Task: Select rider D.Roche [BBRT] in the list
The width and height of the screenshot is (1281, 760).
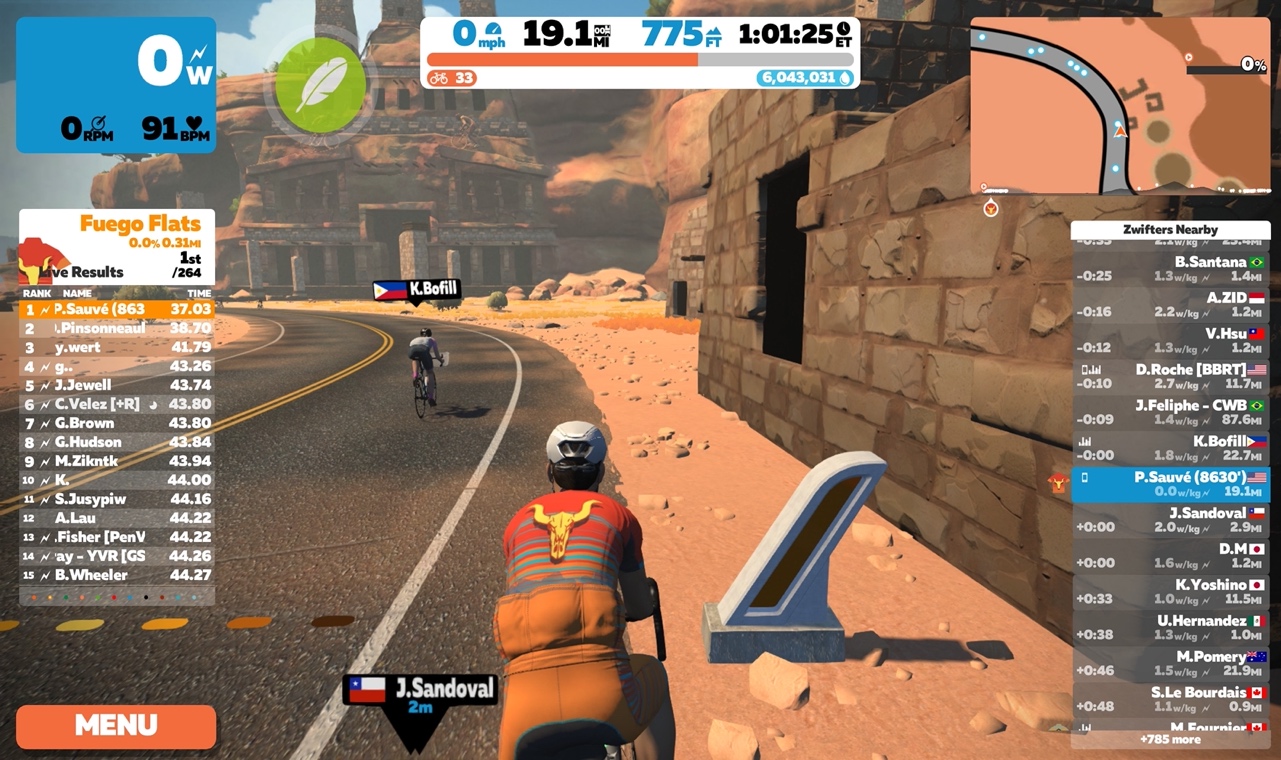Action: tap(1170, 376)
